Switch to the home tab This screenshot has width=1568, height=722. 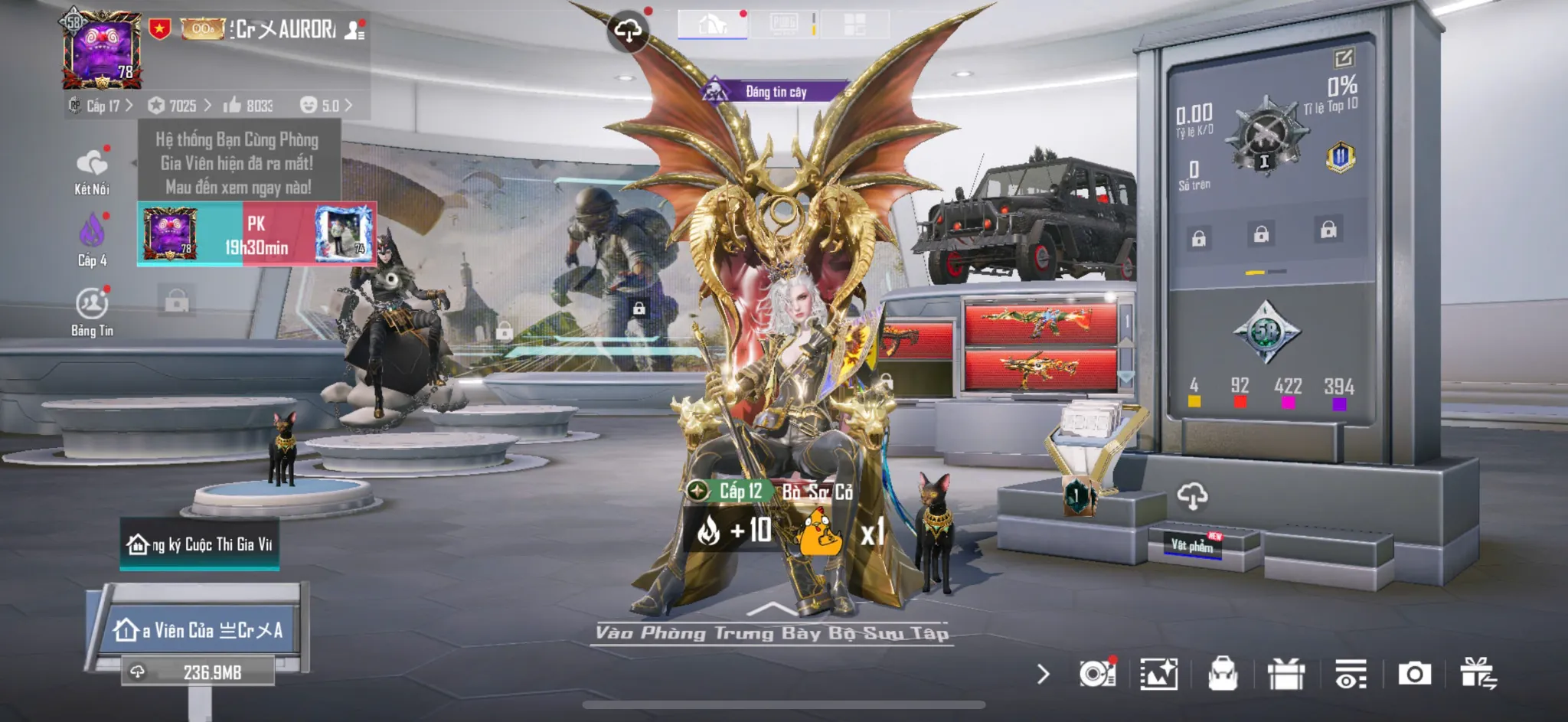(x=712, y=25)
